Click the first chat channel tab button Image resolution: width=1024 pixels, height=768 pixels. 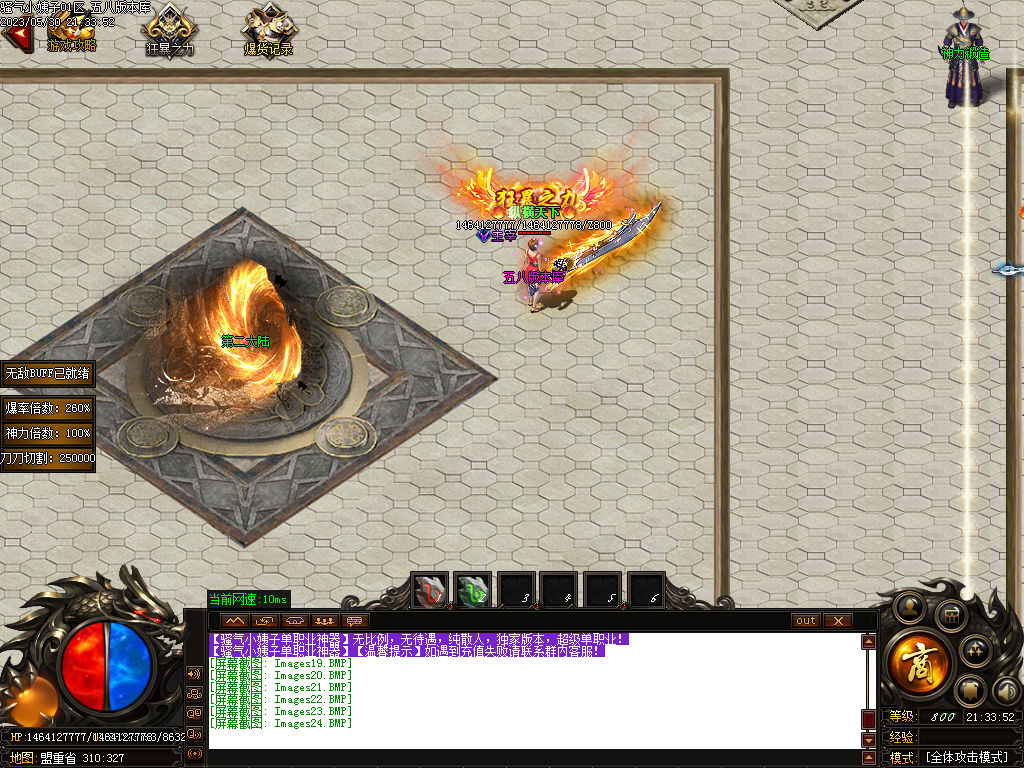coord(237,621)
